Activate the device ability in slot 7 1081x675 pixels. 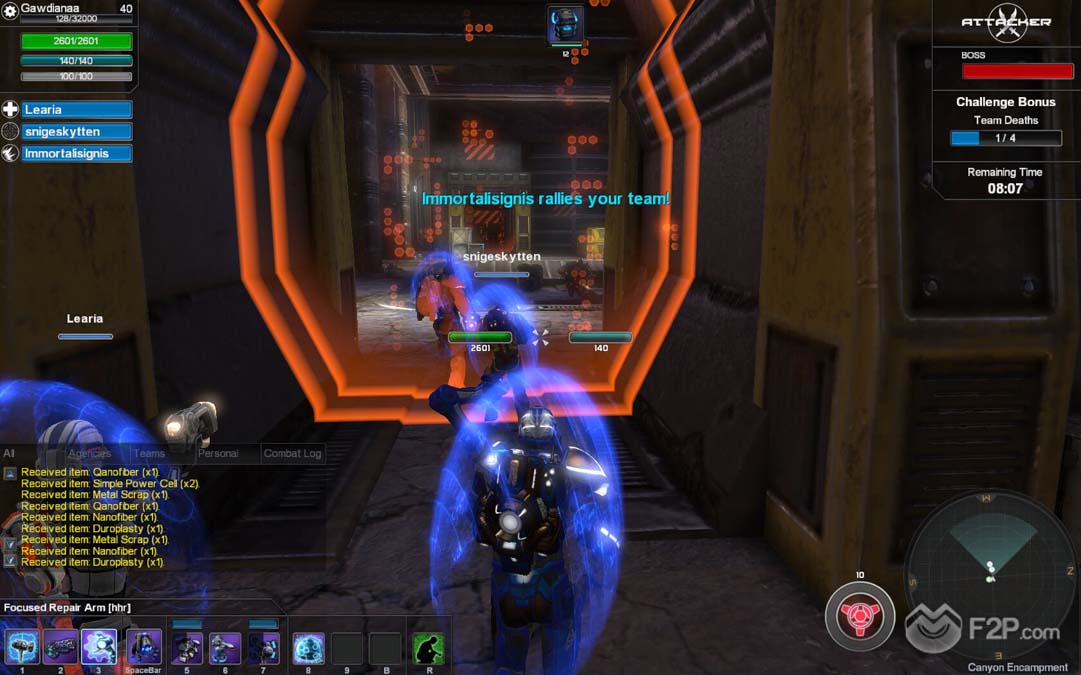[x=264, y=648]
